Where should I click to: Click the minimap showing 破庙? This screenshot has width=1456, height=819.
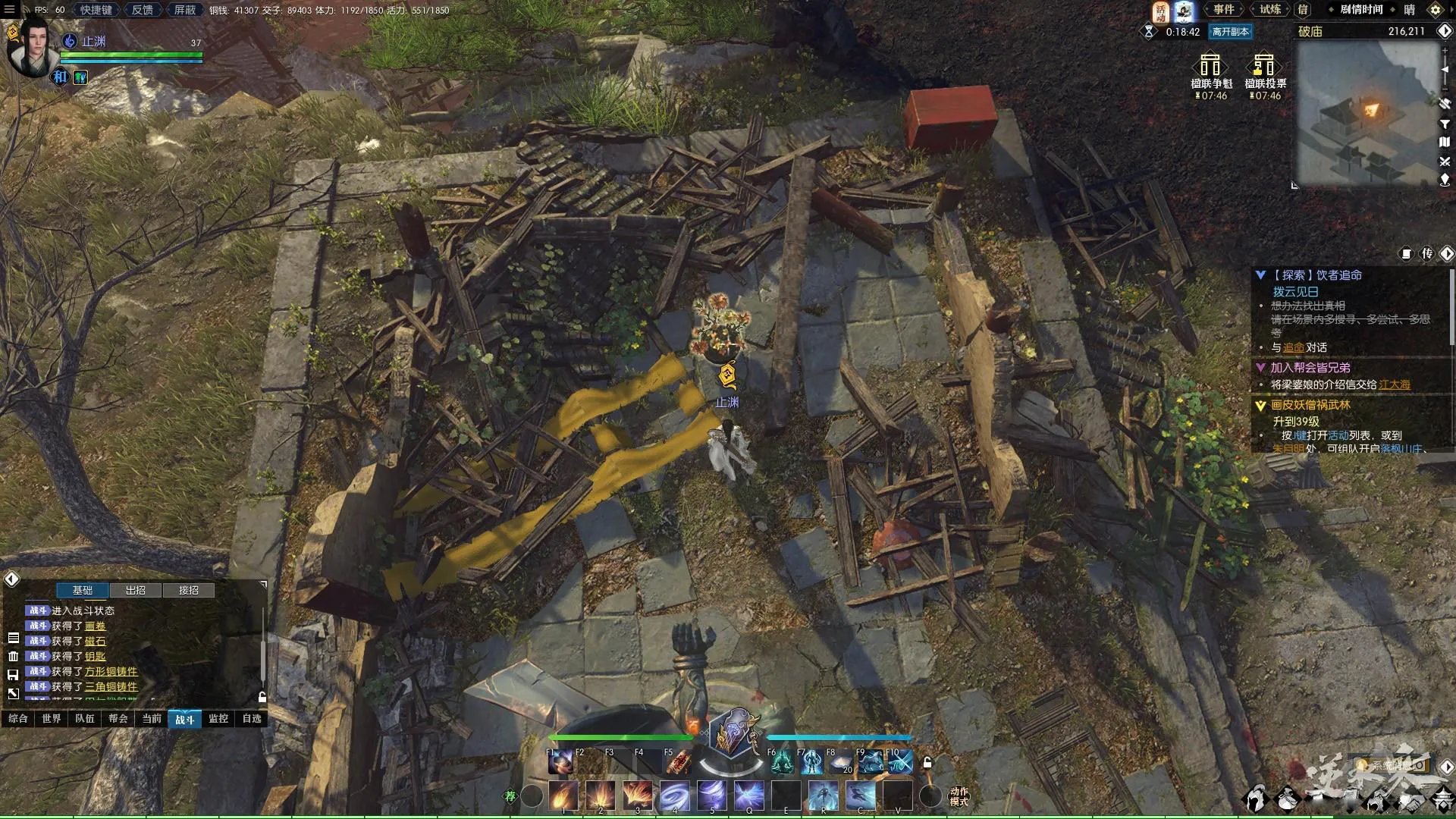pos(1365,114)
